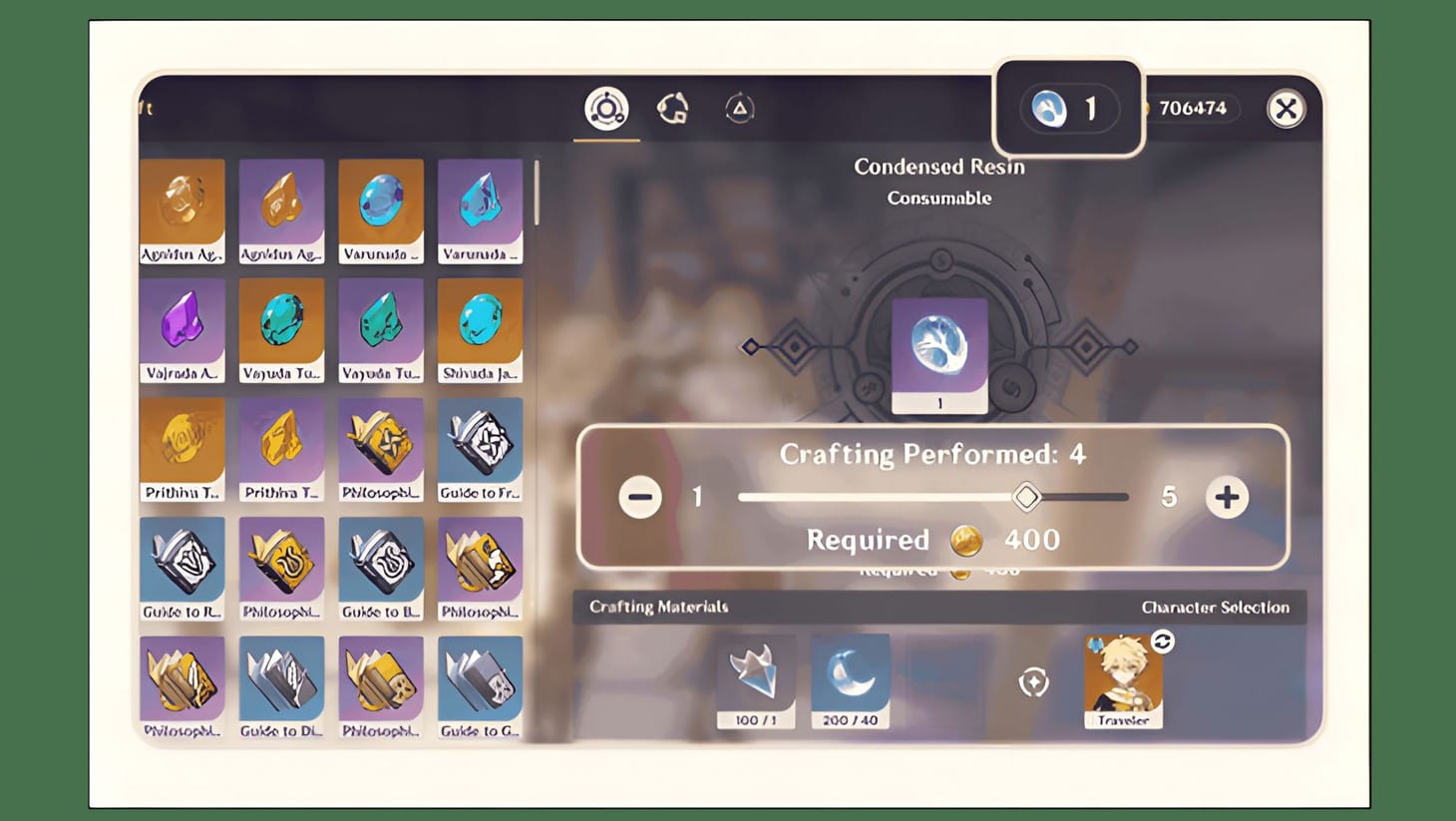Select the Guide to Freedom talent book
Viewport: 1456px width, 821px height.
coord(481,447)
